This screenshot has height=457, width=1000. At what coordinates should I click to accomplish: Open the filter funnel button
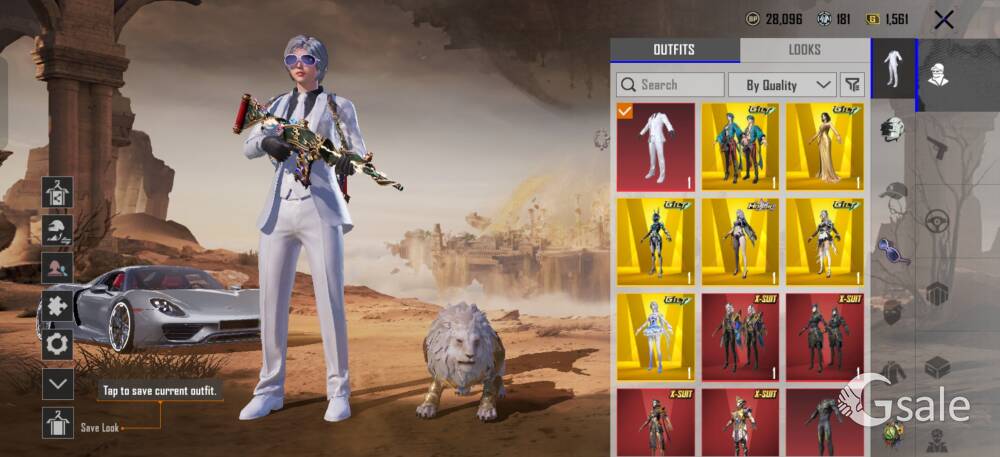[x=852, y=85]
